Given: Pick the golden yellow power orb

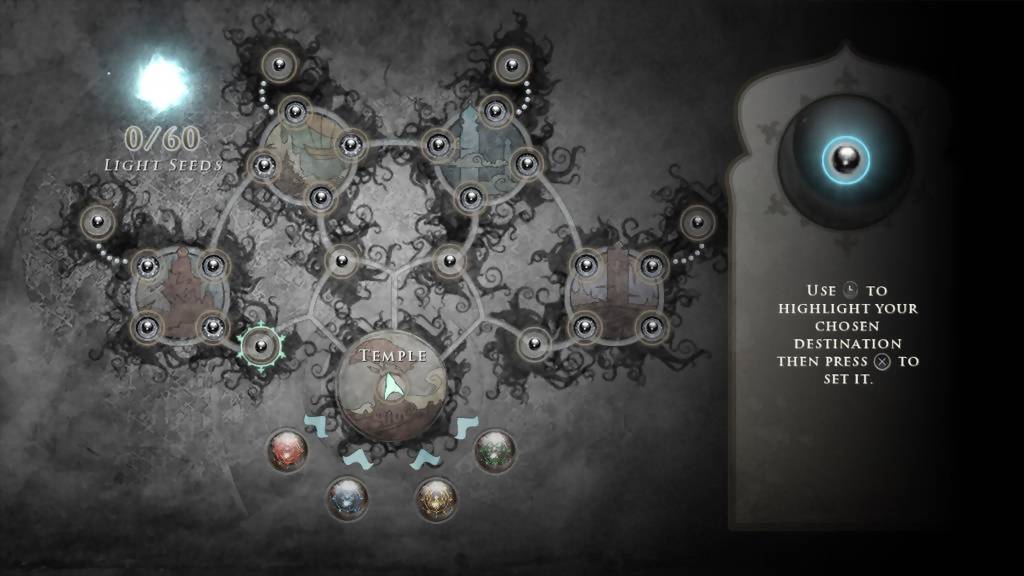Looking at the screenshot, I should 436,497.
